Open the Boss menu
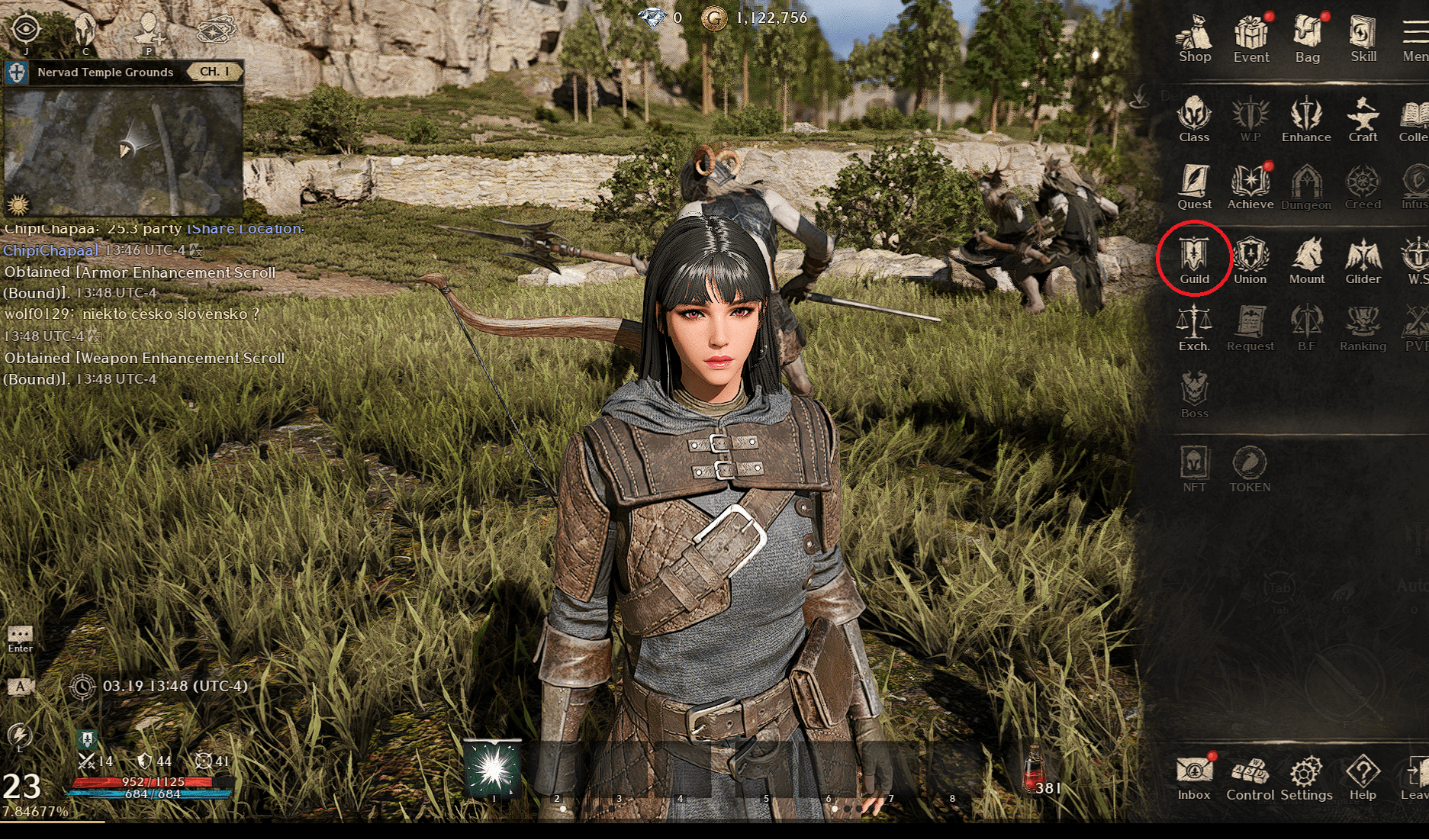 point(1194,394)
